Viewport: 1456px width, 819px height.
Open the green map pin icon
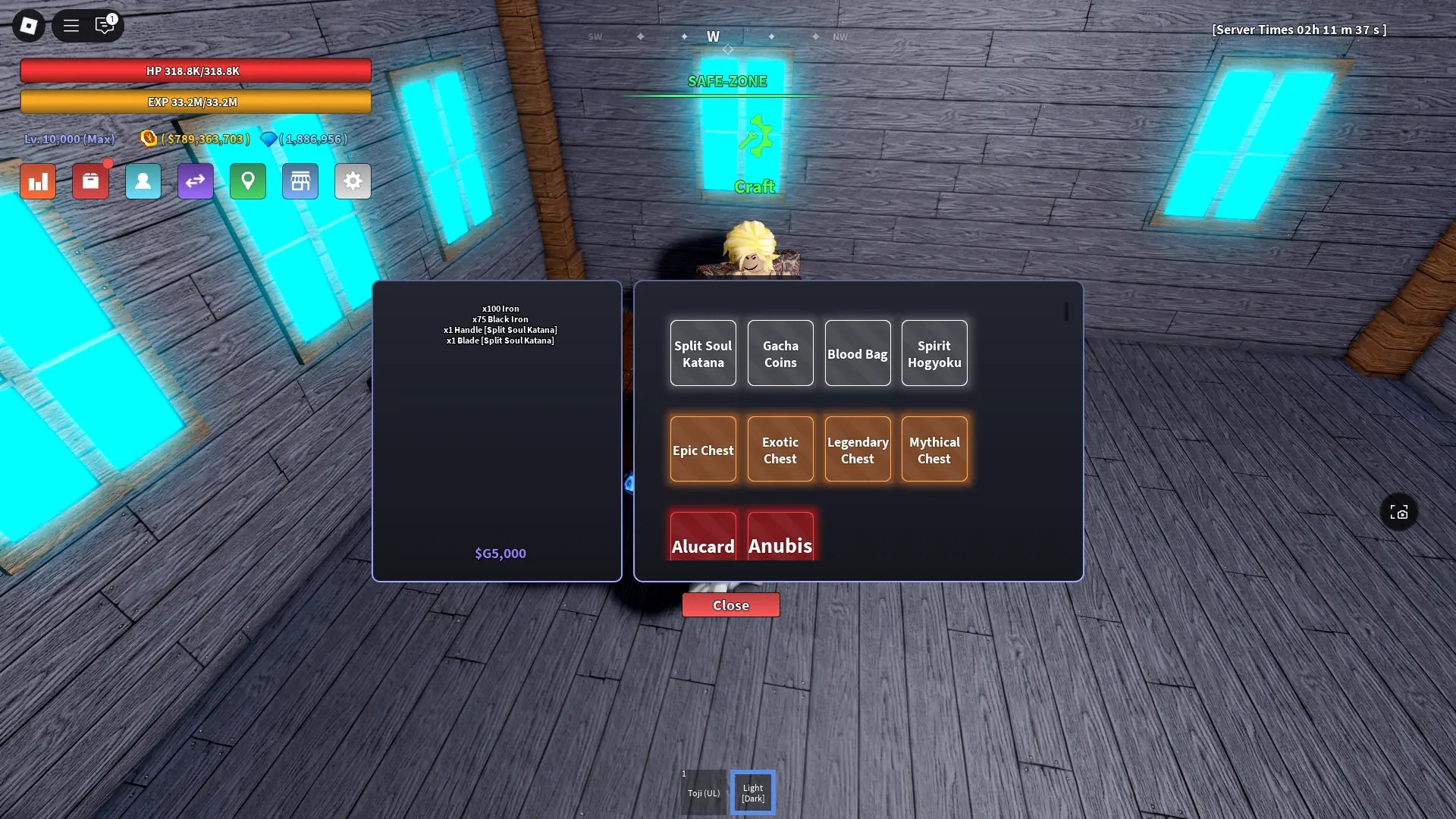(x=247, y=181)
